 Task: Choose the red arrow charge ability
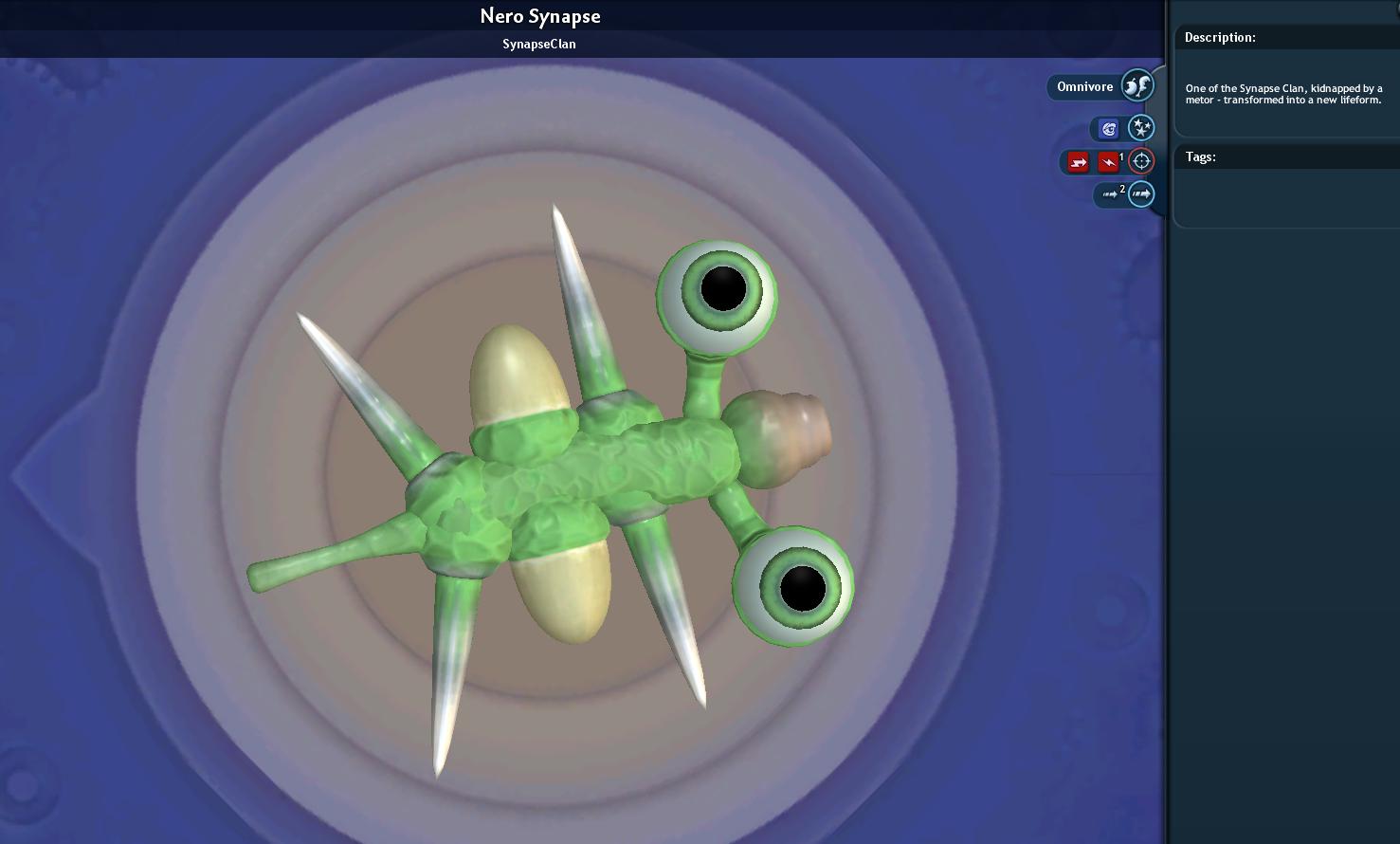click(1078, 162)
